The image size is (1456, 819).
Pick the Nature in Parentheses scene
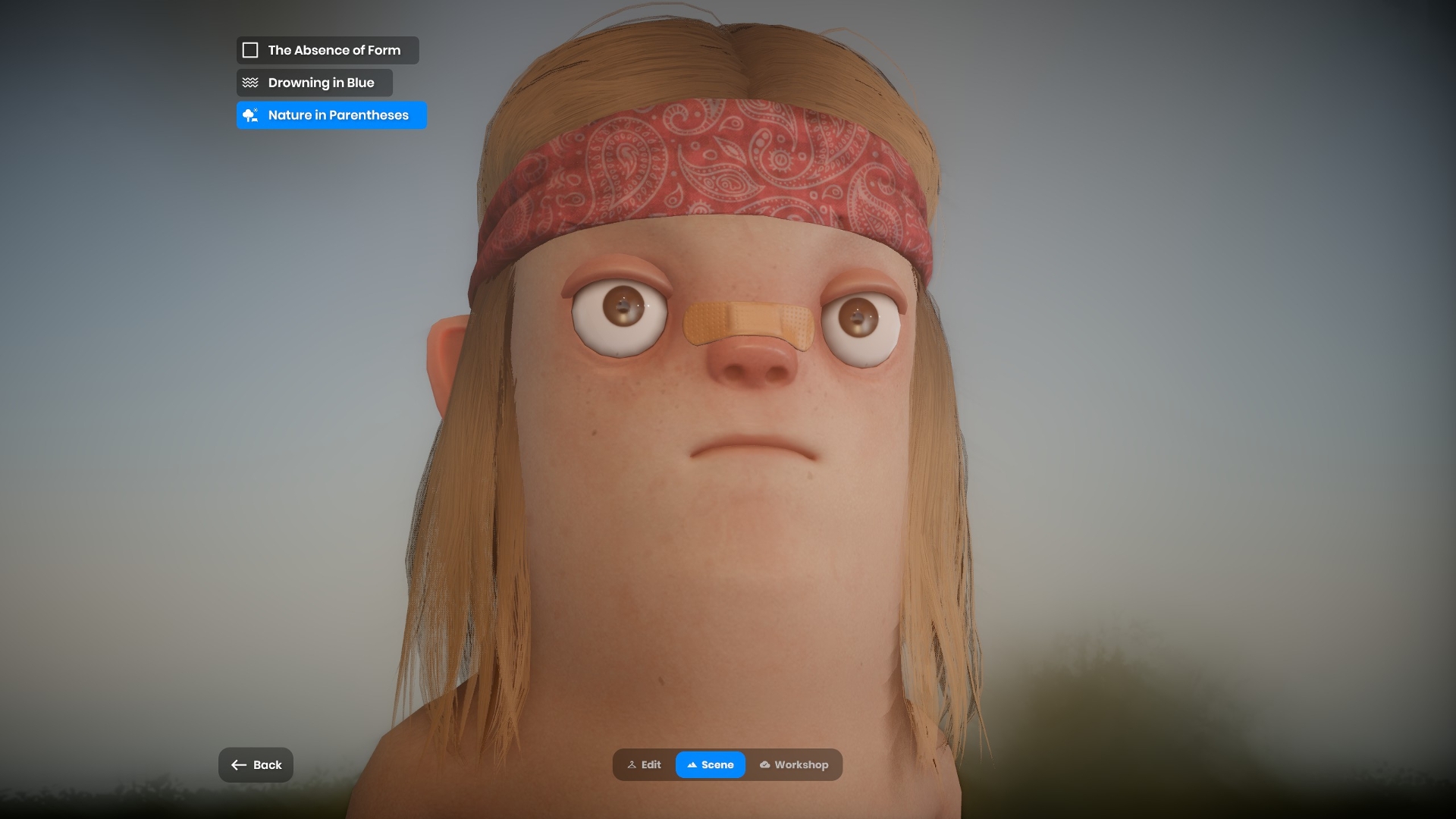pyautogui.click(x=331, y=115)
